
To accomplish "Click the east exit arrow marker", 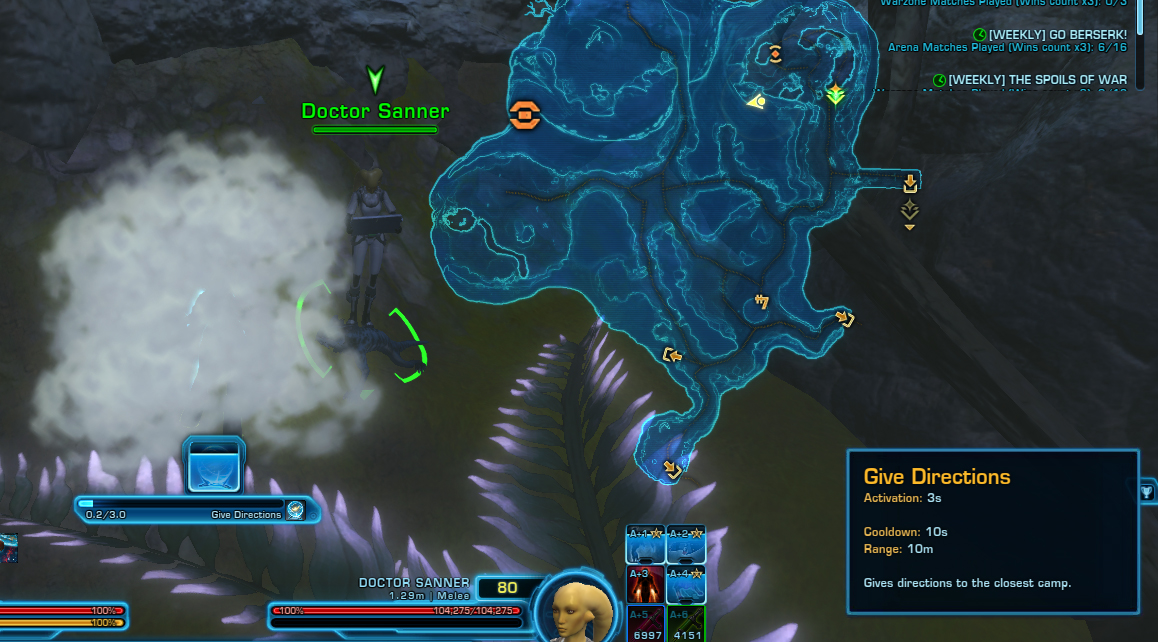I will [910, 183].
